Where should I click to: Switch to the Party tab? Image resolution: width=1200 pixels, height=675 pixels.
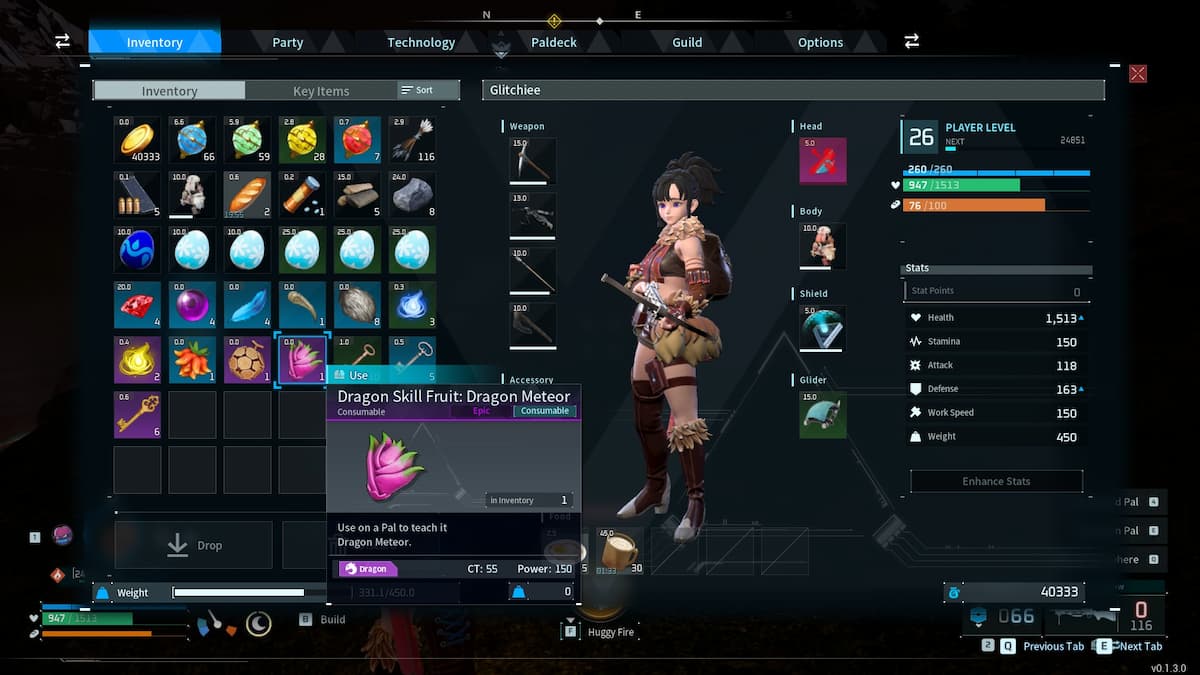tap(288, 42)
